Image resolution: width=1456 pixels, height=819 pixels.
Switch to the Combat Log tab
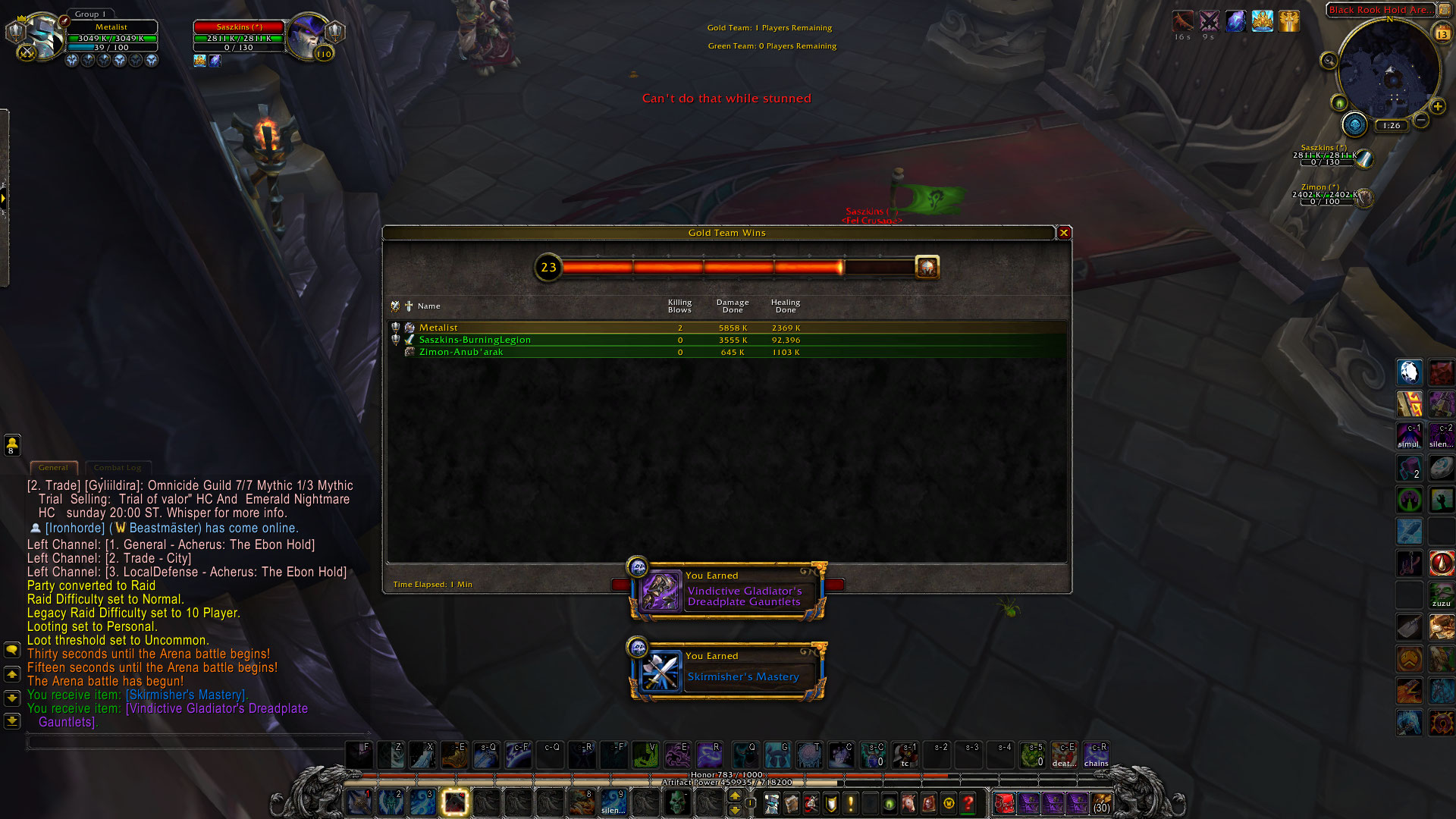(x=118, y=468)
